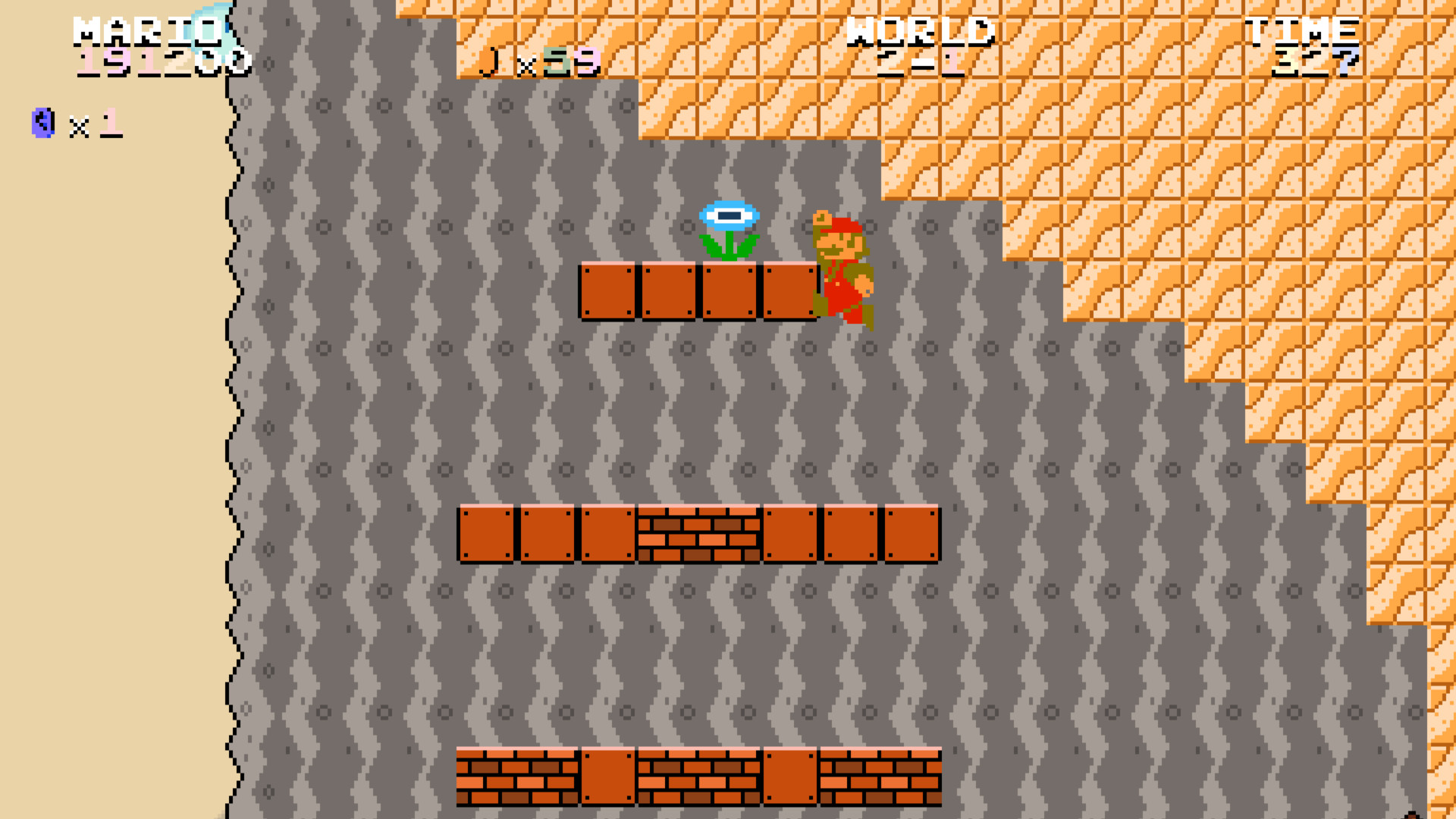Screen dimensions: 1456x819
Task: Click the brick block in the middle platform row
Action: tap(698, 535)
